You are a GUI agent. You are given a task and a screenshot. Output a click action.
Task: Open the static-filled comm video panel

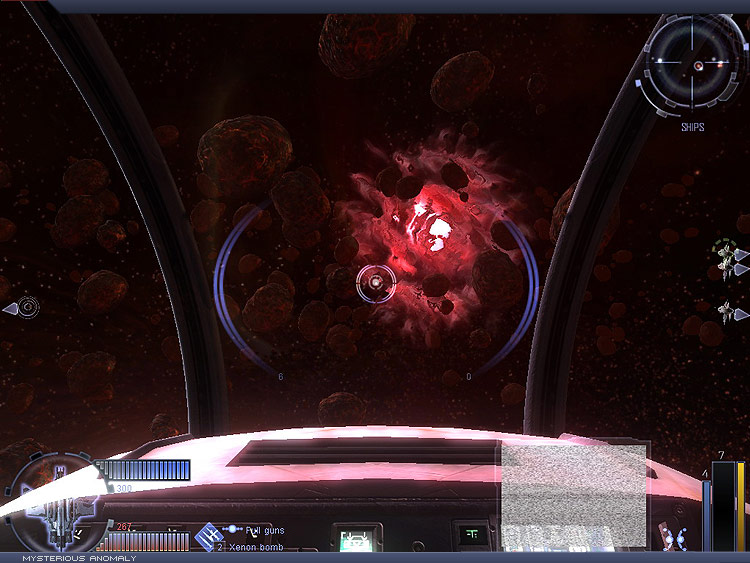coord(573,495)
